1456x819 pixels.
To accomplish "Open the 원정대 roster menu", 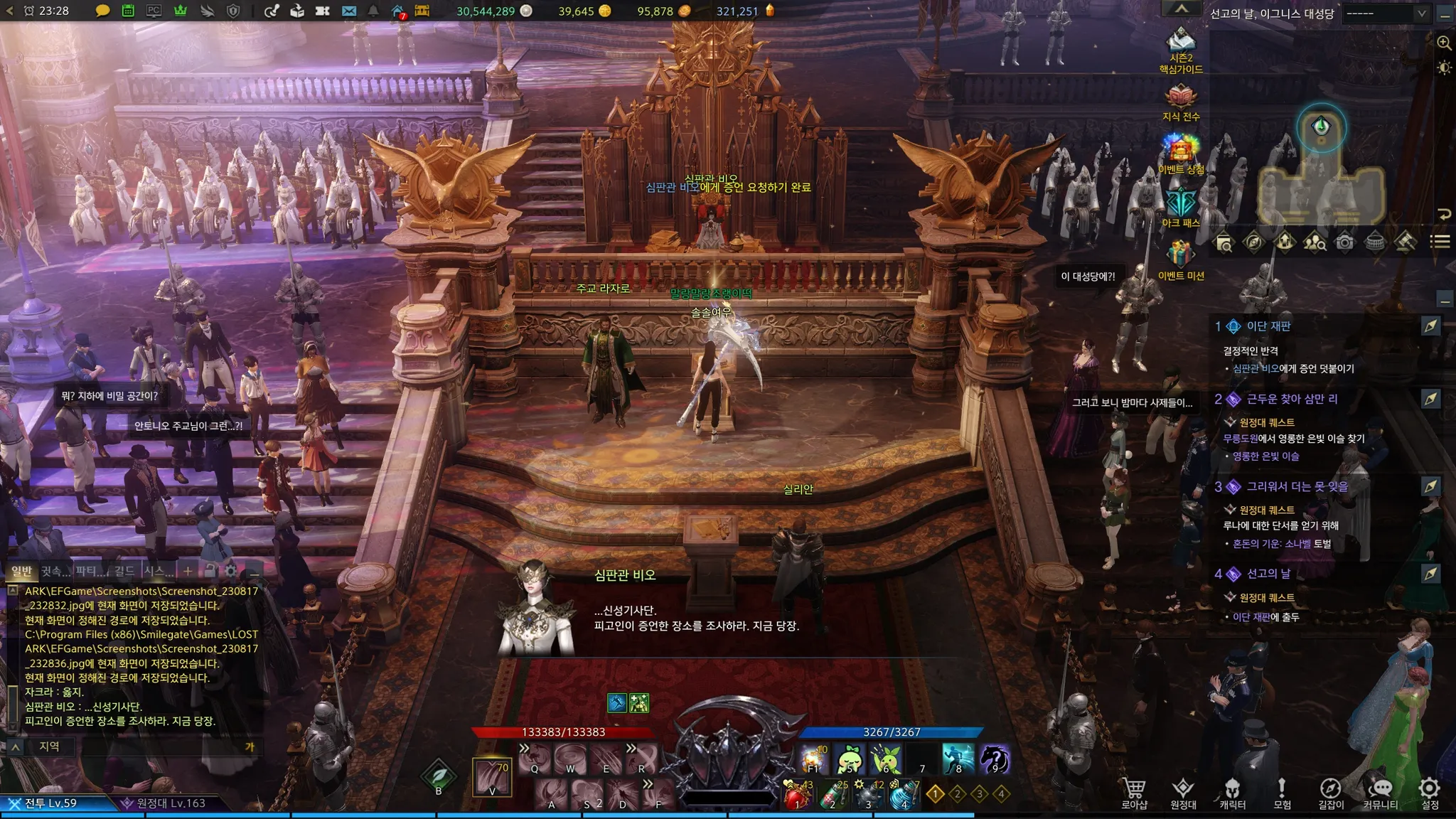I will coord(1183,792).
